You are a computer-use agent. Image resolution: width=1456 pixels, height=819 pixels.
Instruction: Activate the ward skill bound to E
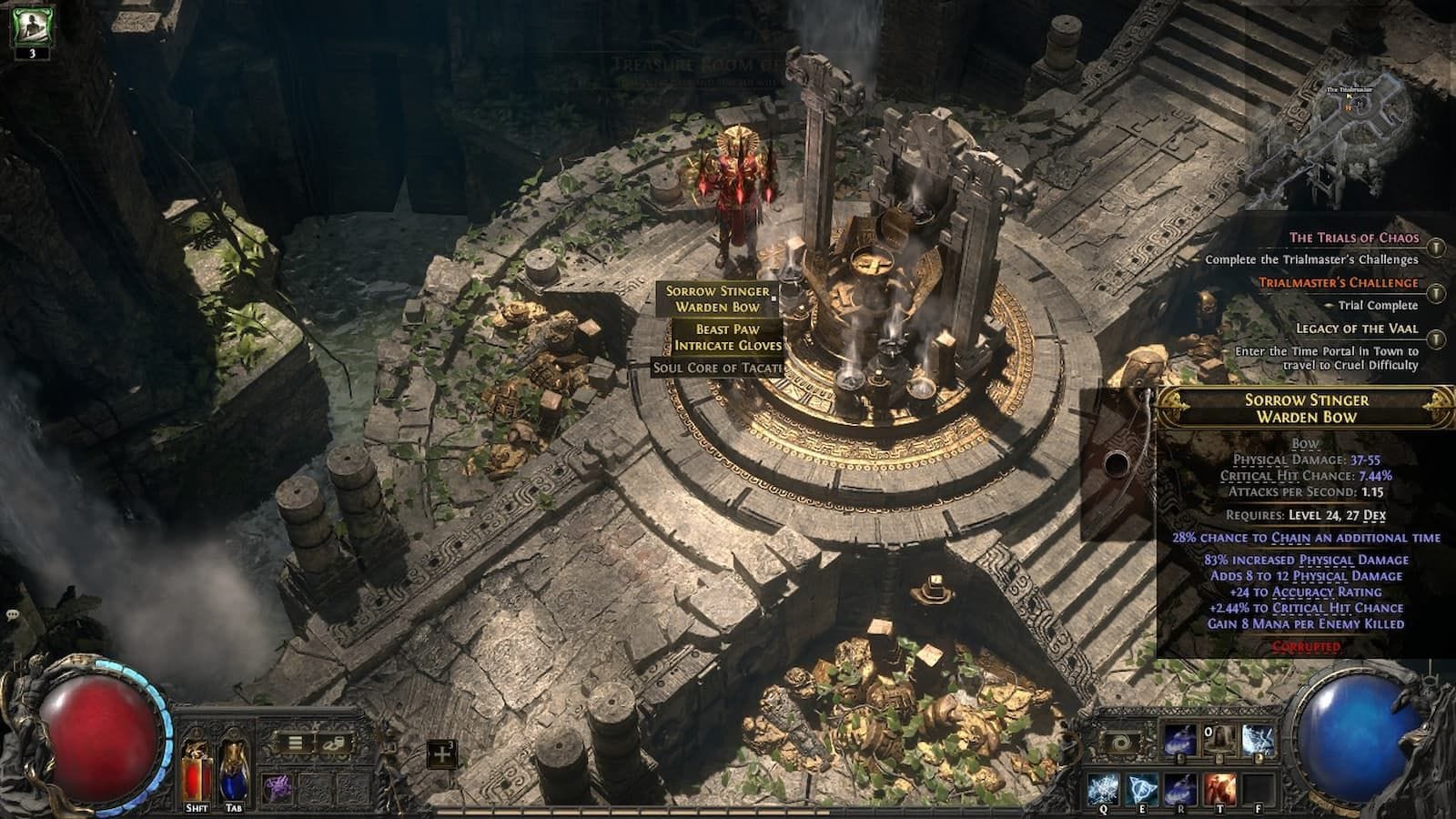click(1142, 787)
